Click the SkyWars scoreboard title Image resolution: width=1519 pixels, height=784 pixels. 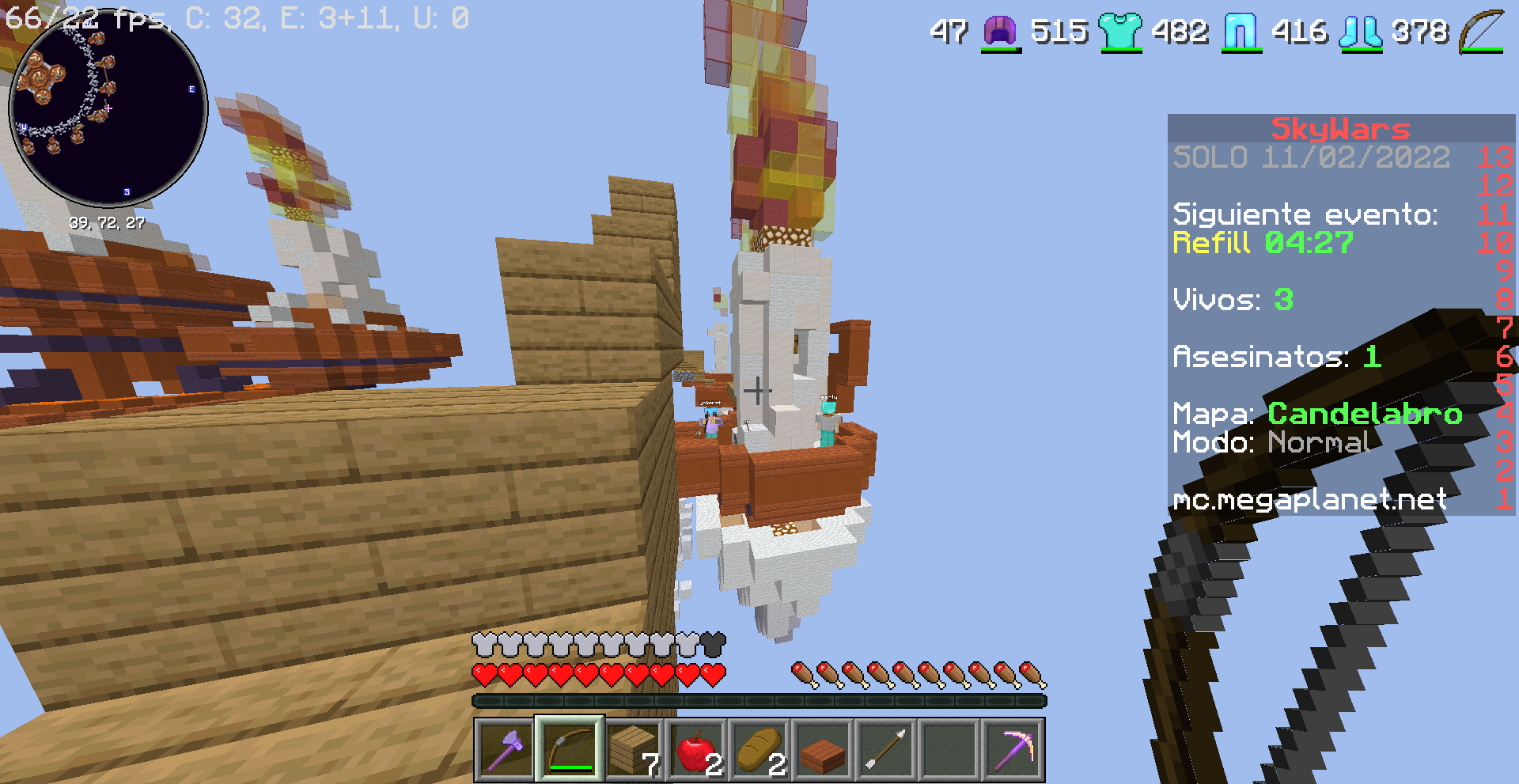[x=1340, y=128]
